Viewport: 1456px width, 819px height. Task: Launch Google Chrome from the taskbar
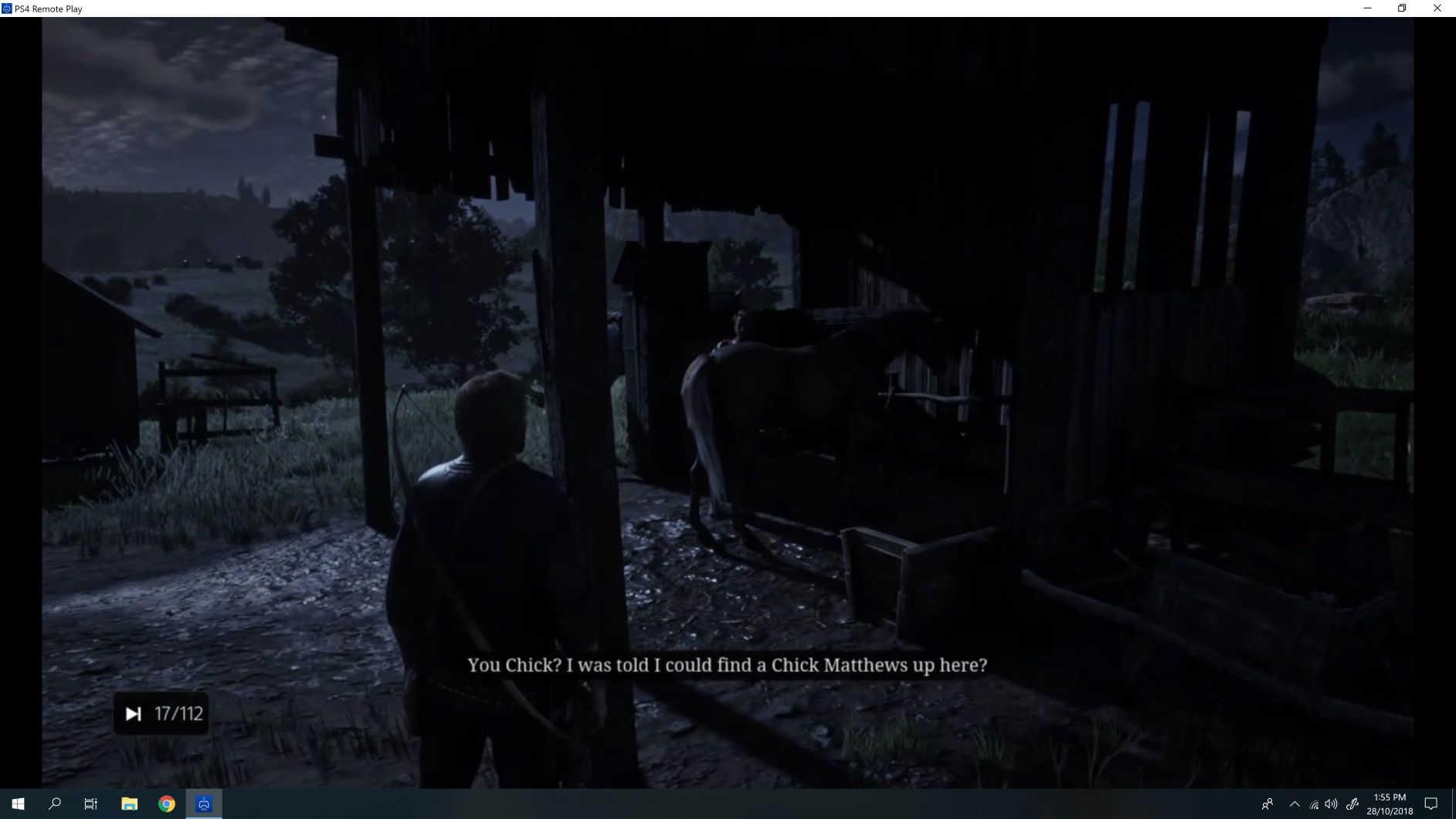(166, 803)
